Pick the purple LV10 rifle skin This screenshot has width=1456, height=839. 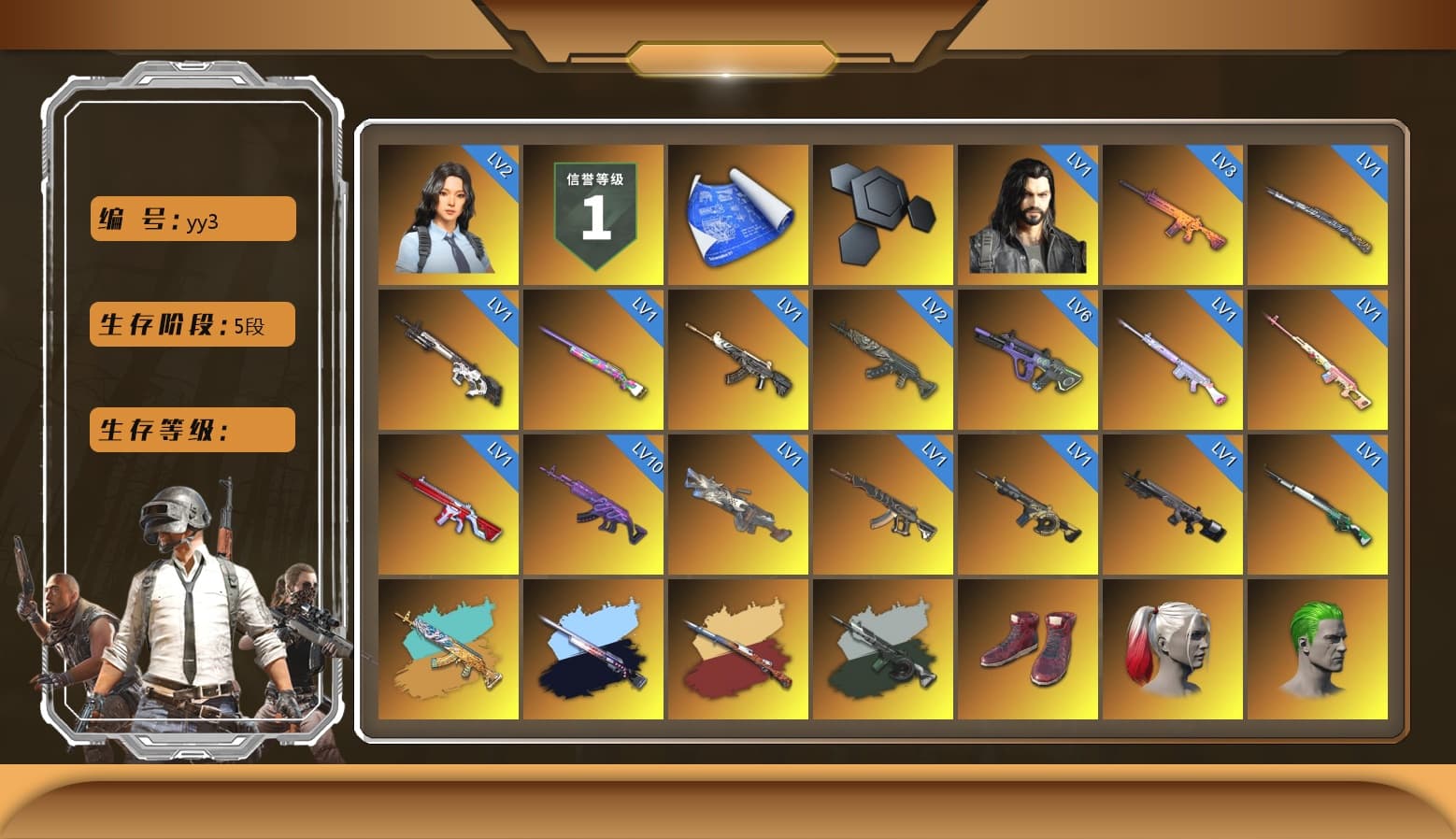593,505
